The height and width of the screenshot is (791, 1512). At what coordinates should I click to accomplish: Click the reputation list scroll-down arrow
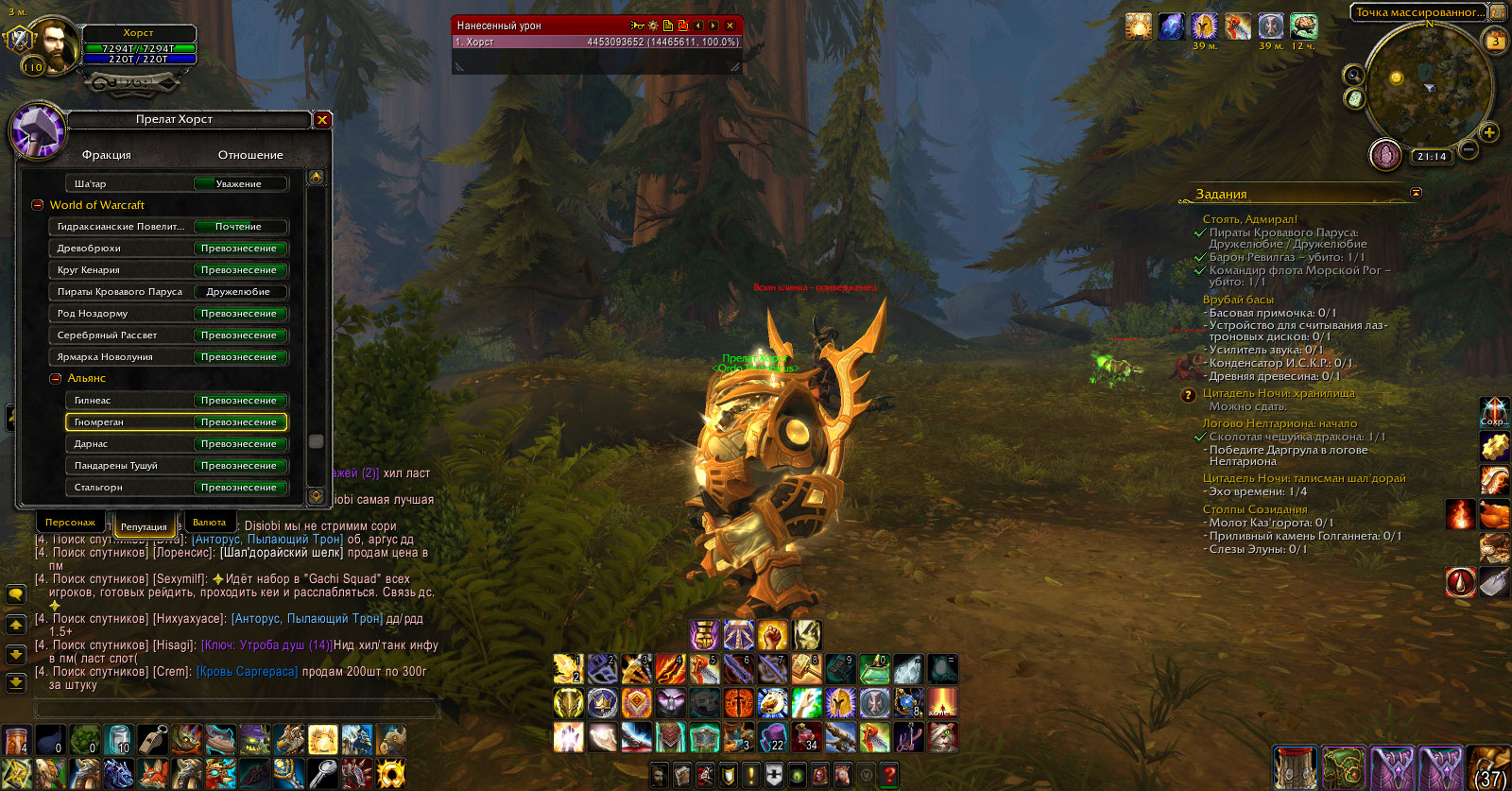pyautogui.click(x=317, y=496)
